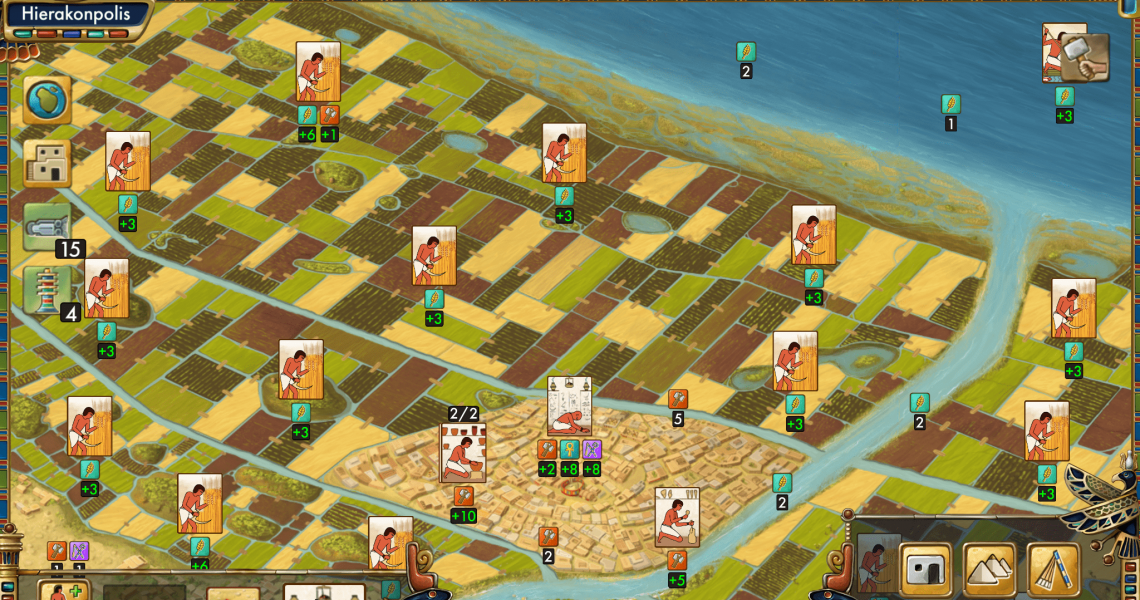Open the world map globe button
The height and width of the screenshot is (600, 1140).
[47, 100]
